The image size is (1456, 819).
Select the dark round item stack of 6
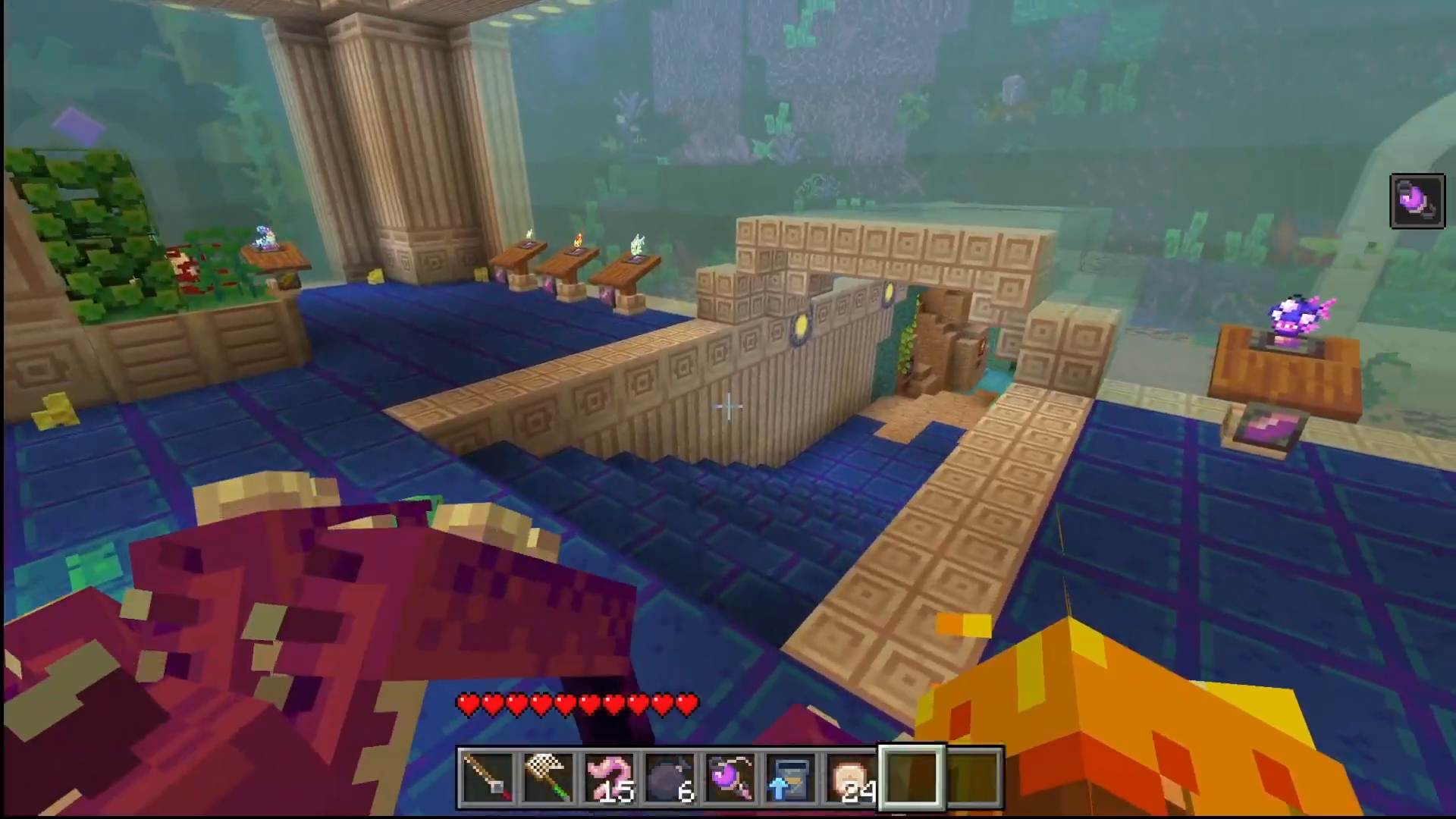pyautogui.click(x=670, y=778)
